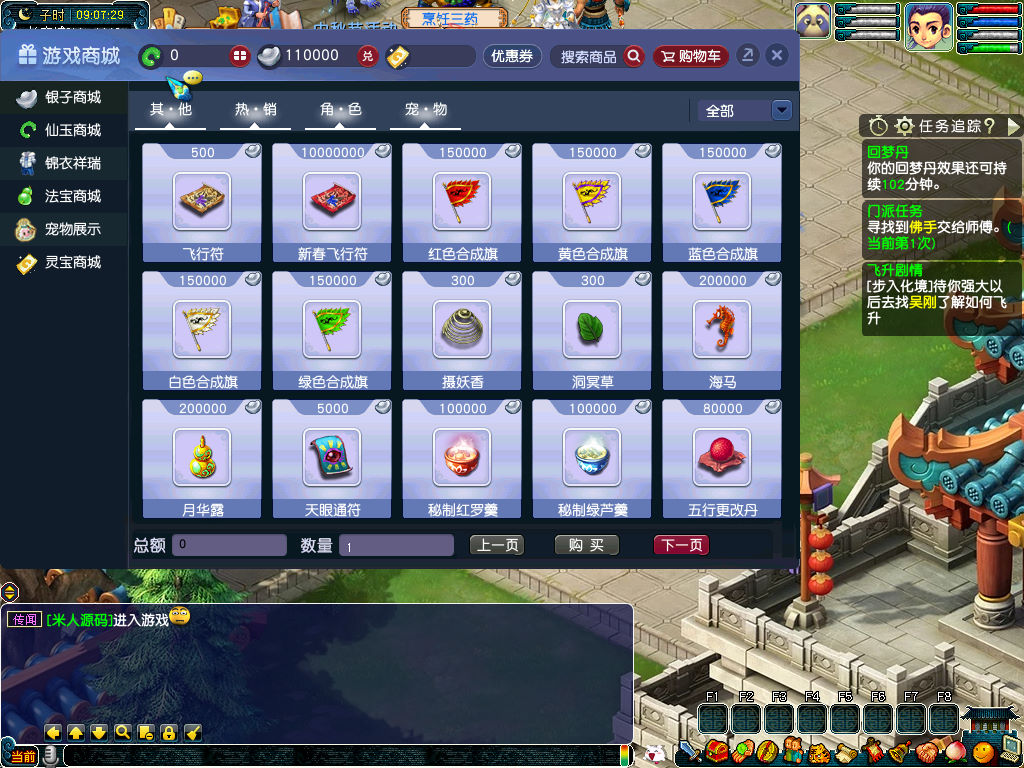Select the 飞行符 item
The width and height of the screenshot is (1024, 768).
pyautogui.click(x=202, y=202)
